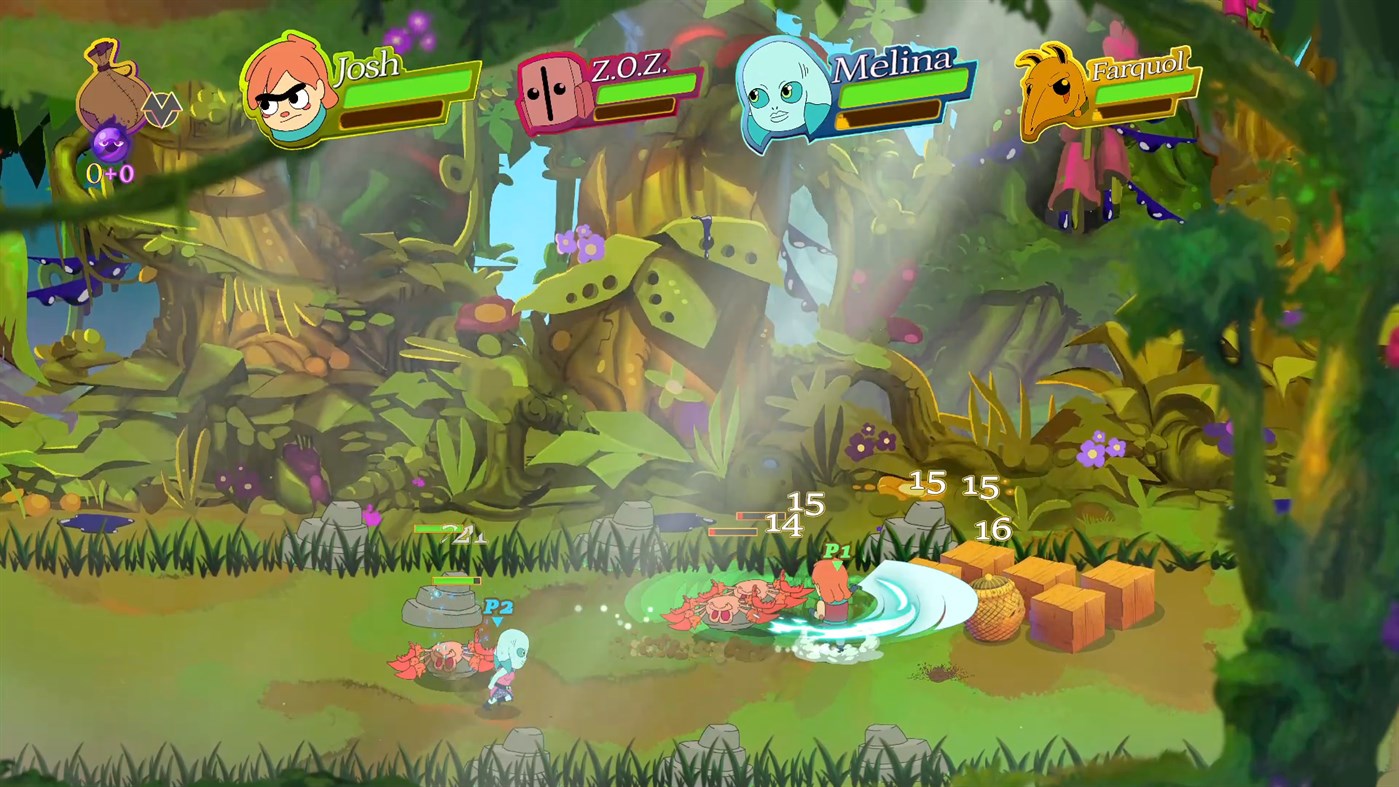Click the P2 marker above Melina's character
Image resolution: width=1399 pixels, height=787 pixels.
pos(497,606)
